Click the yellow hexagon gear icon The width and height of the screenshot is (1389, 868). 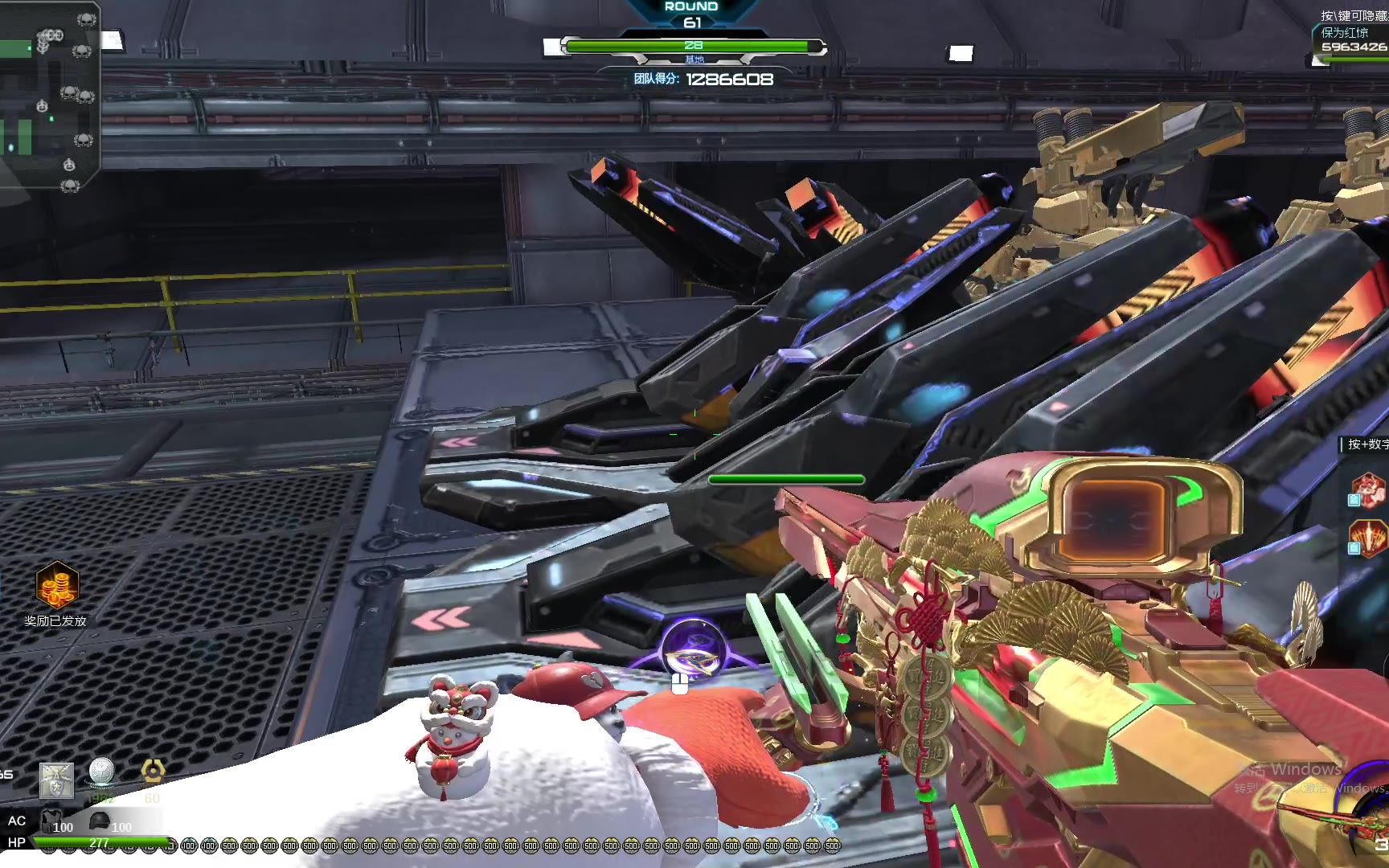click(153, 772)
